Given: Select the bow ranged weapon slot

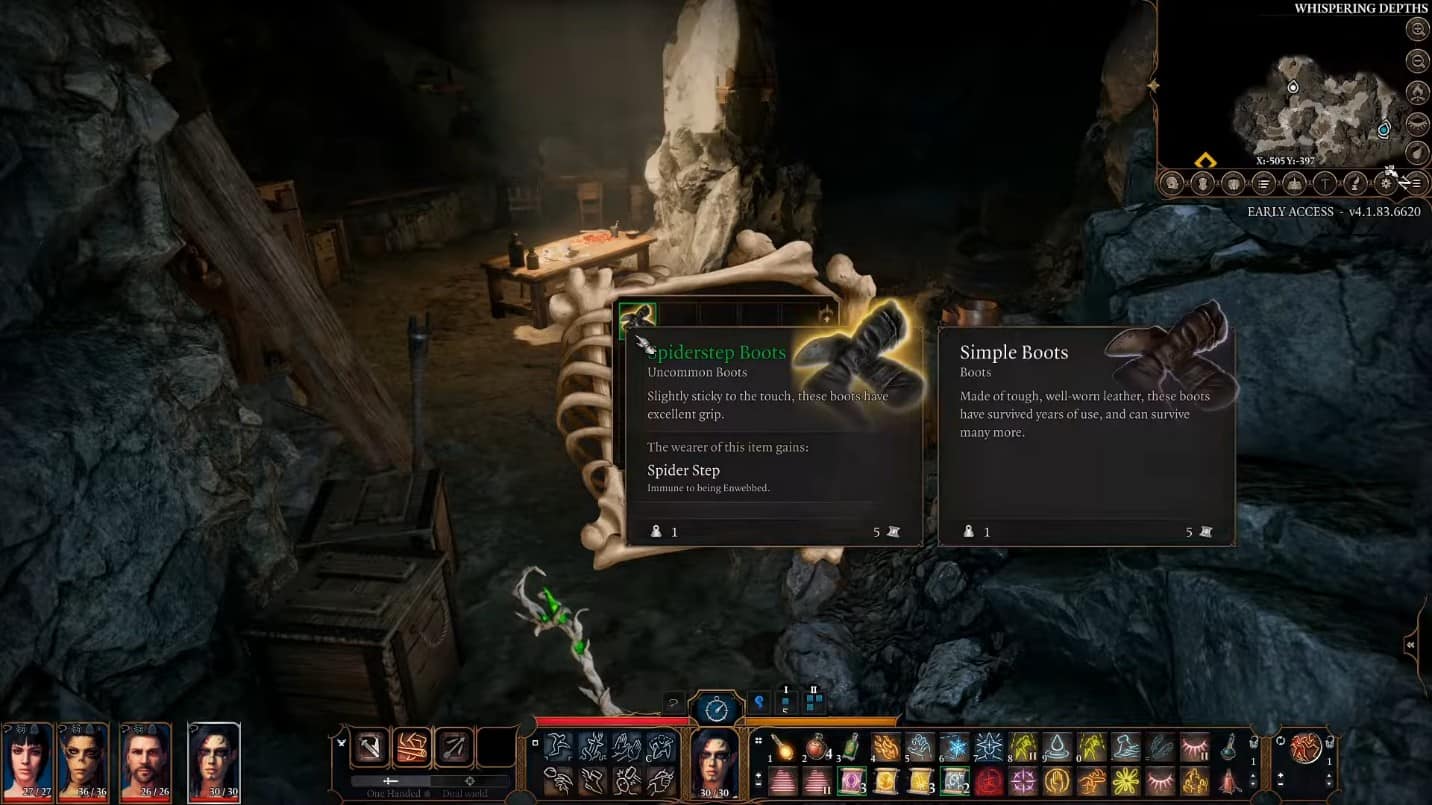Looking at the screenshot, I should (453, 747).
